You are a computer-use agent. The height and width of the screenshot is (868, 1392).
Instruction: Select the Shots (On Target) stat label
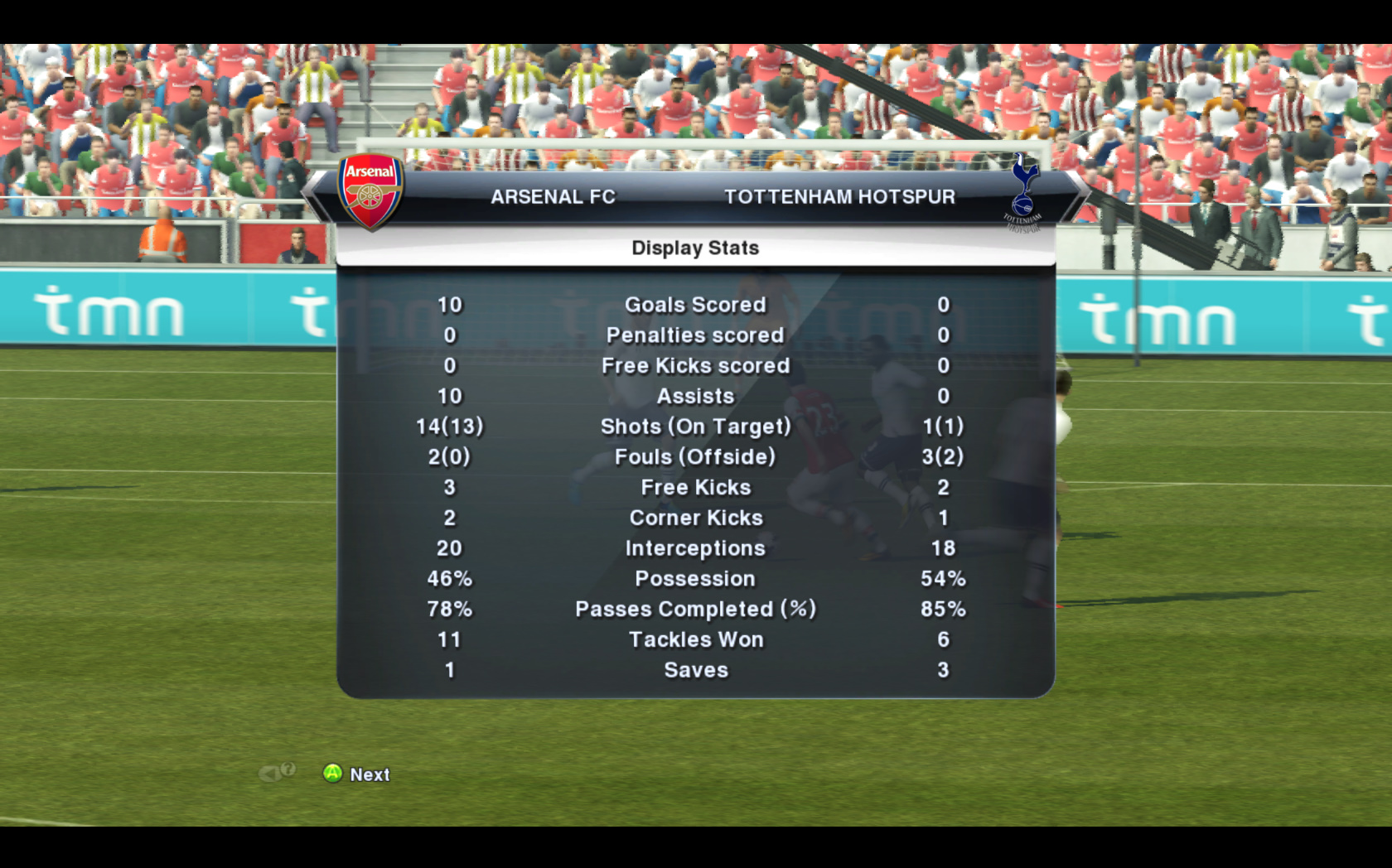click(x=695, y=426)
